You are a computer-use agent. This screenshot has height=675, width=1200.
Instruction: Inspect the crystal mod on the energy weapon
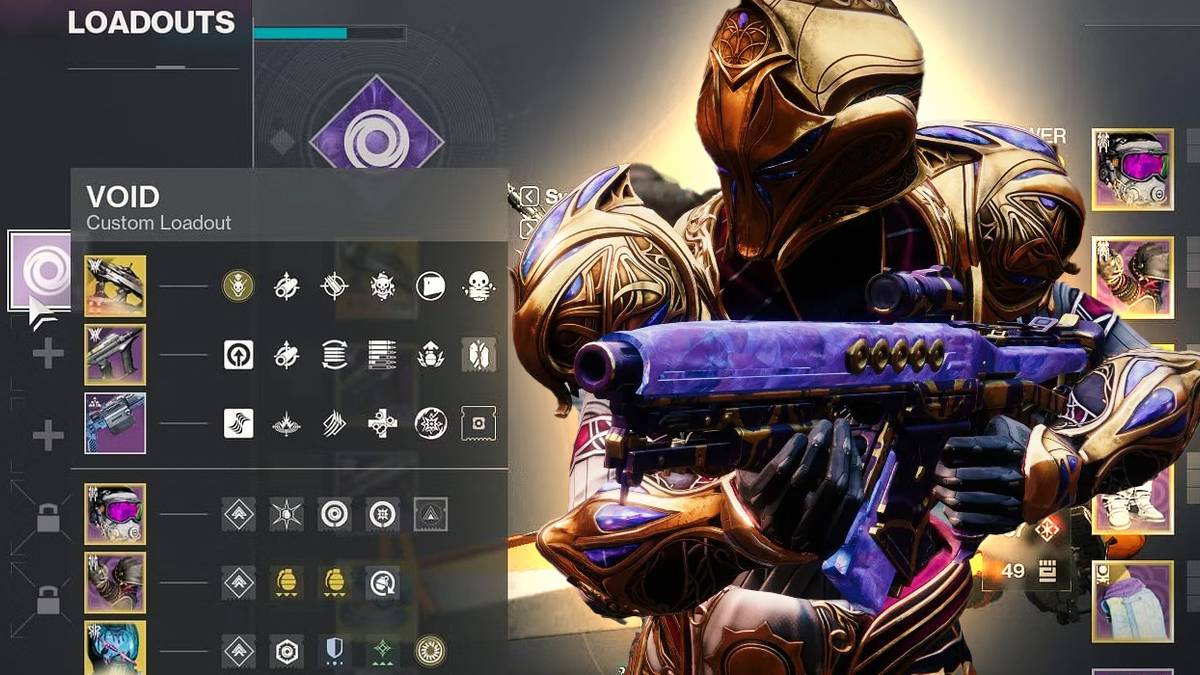pos(479,355)
